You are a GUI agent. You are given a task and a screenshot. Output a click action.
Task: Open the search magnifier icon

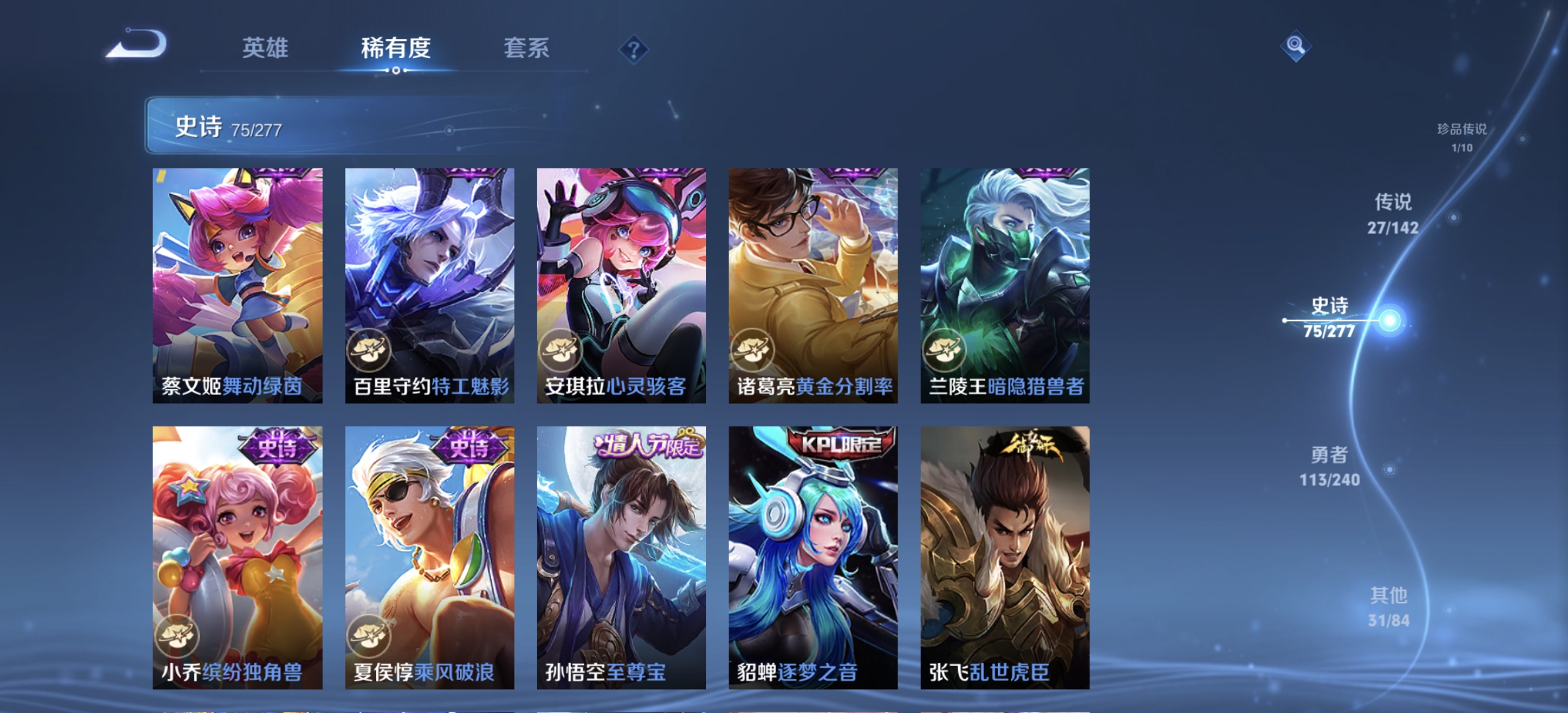point(1297,46)
